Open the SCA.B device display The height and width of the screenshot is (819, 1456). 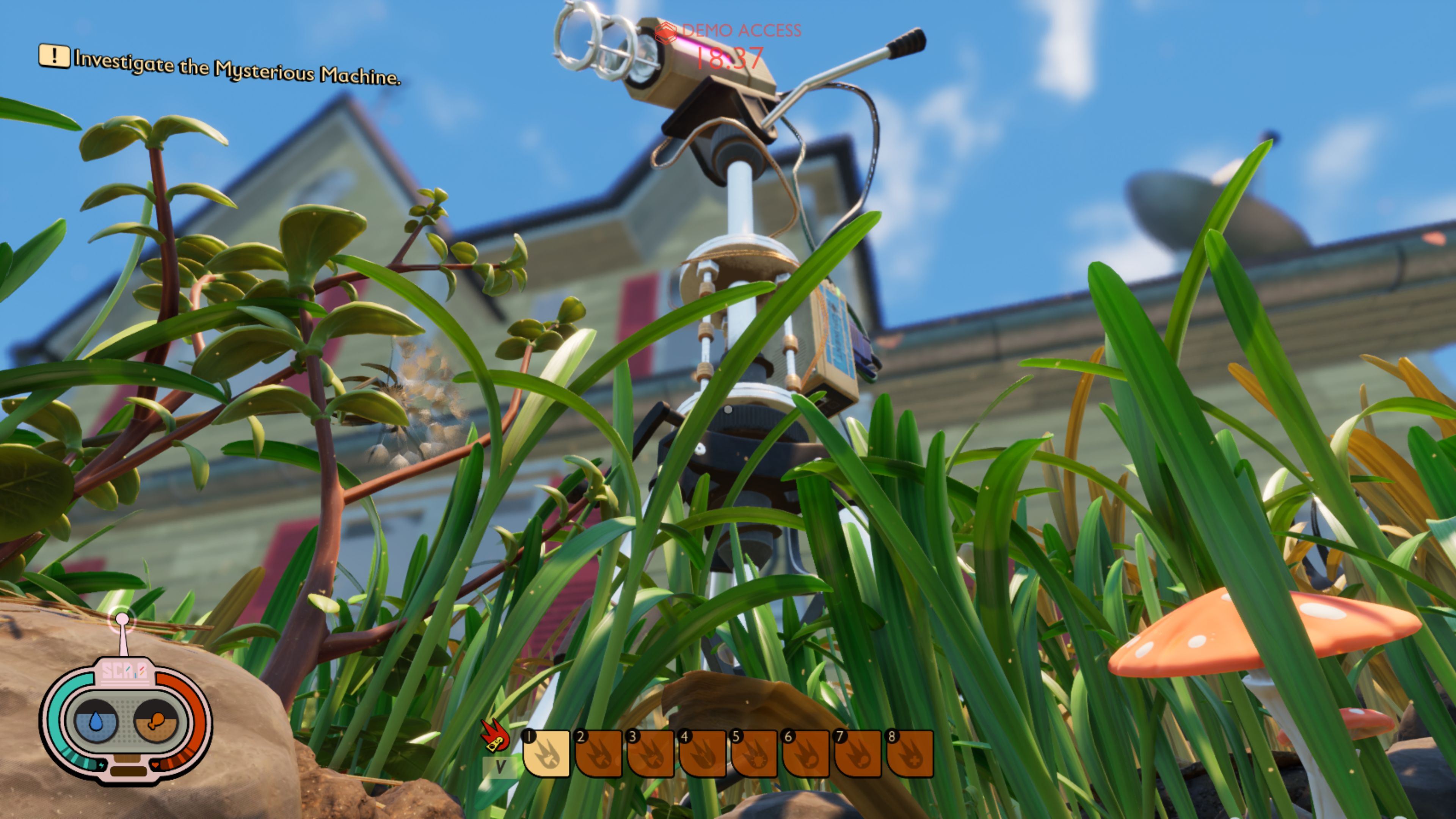(x=125, y=719)
